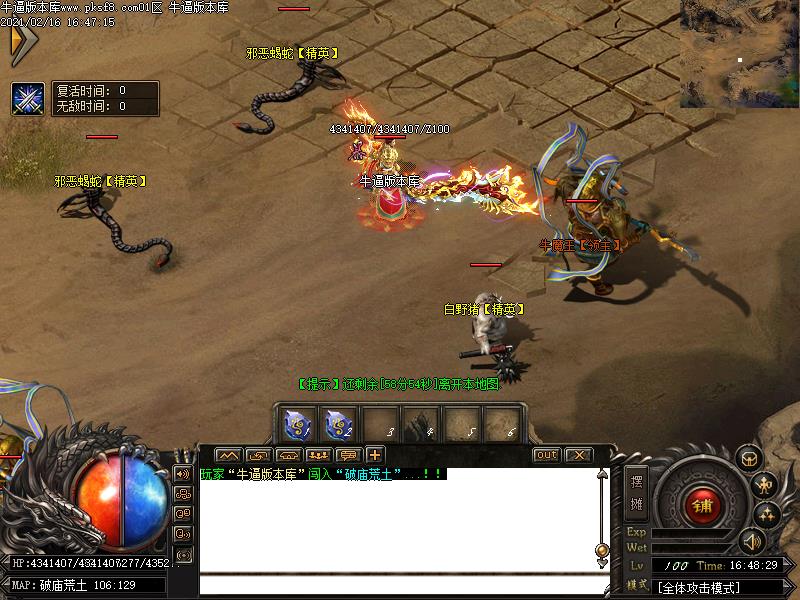Open the bag chest icon

pos(749,458)
